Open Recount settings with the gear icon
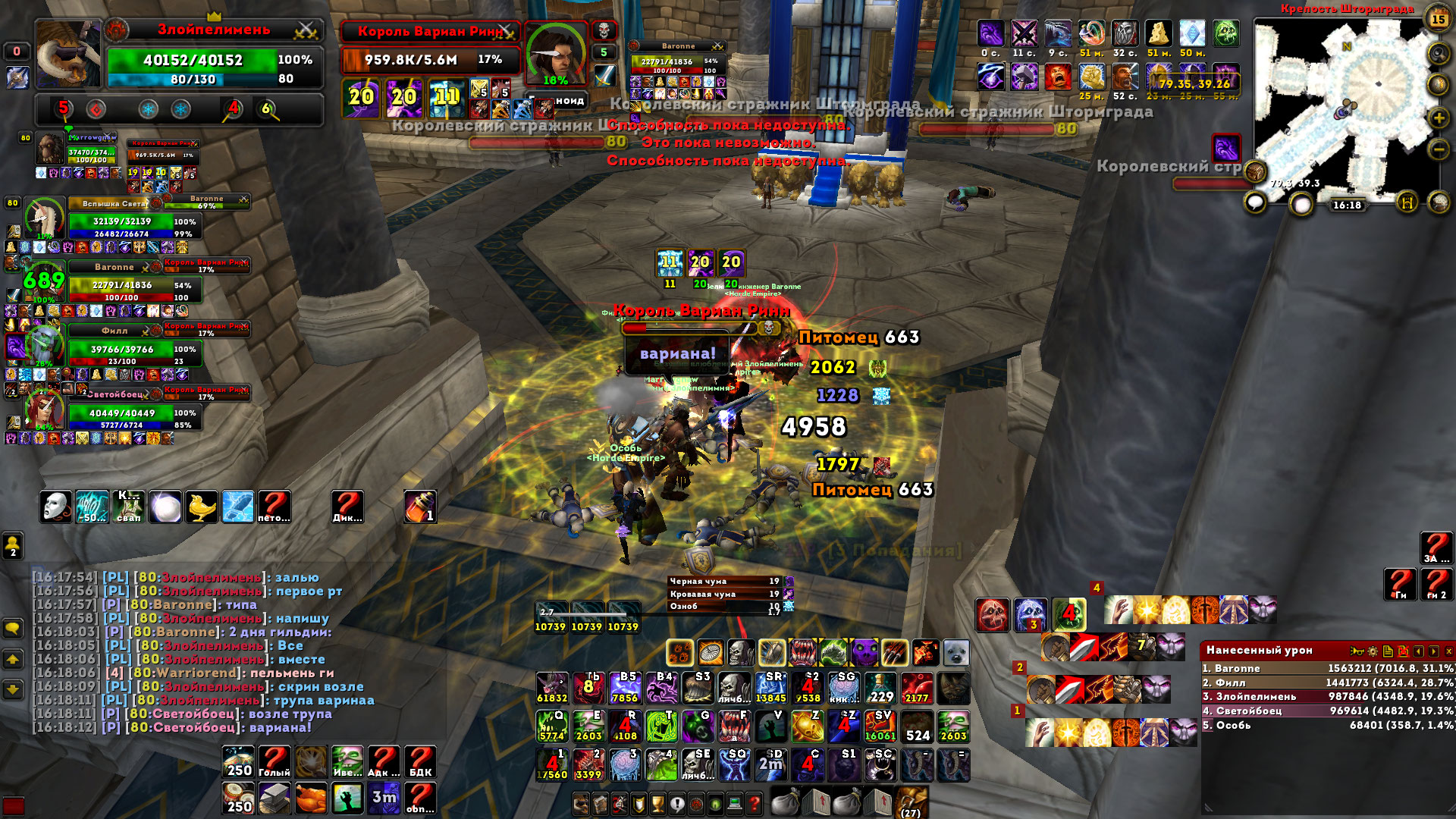1456x819 pixels. pyautogui.click(x=1373, y=651)
